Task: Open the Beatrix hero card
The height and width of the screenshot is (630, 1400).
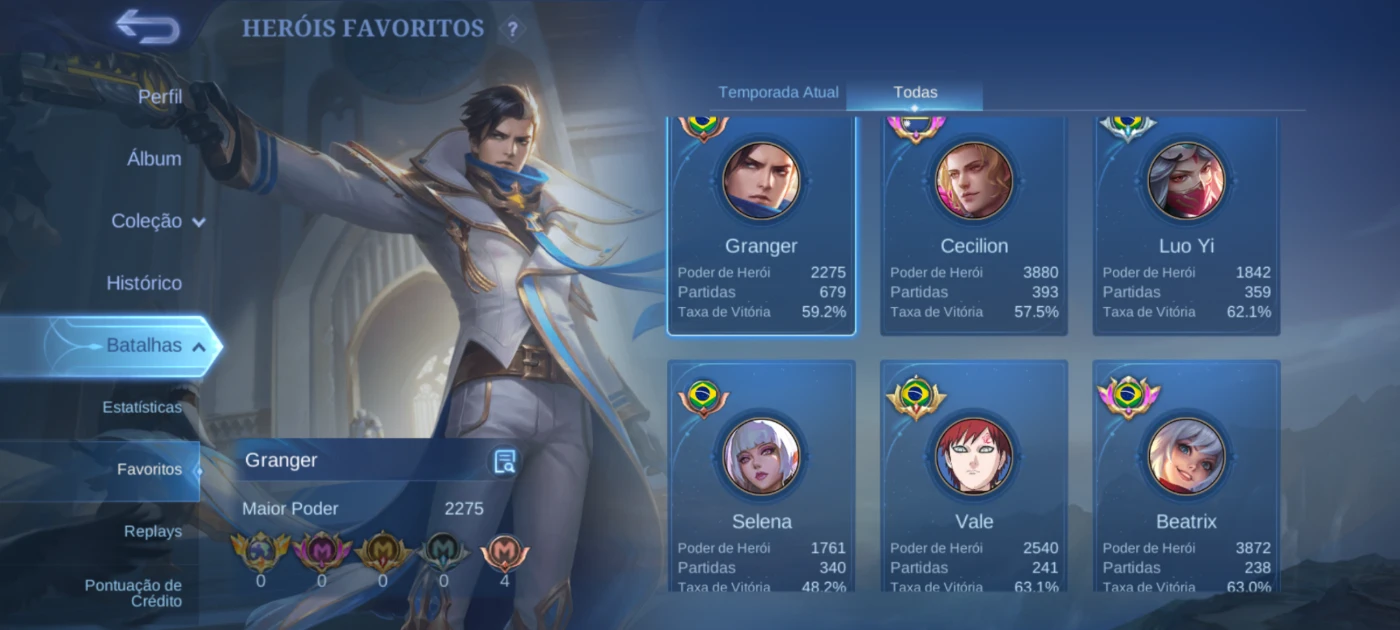Action: point(1186,478)
